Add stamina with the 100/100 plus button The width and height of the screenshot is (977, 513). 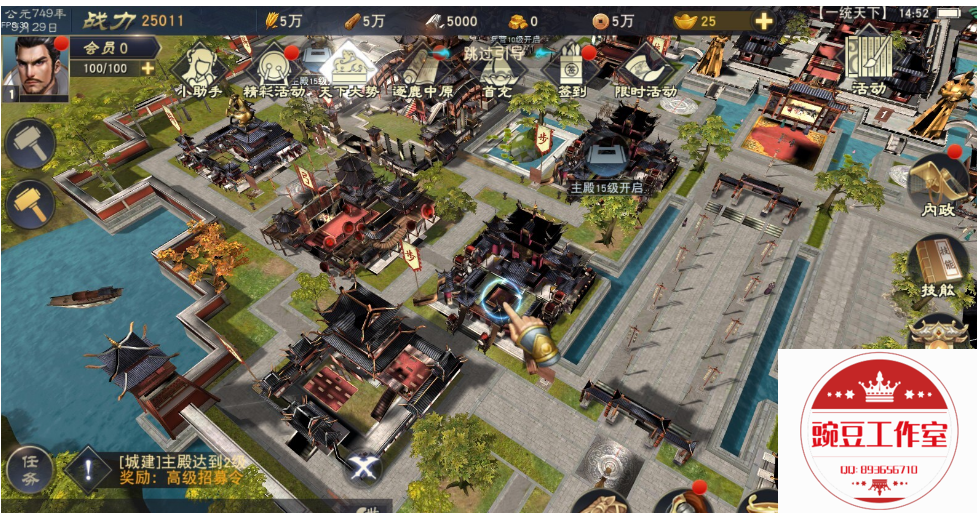(x=147, y=68)
